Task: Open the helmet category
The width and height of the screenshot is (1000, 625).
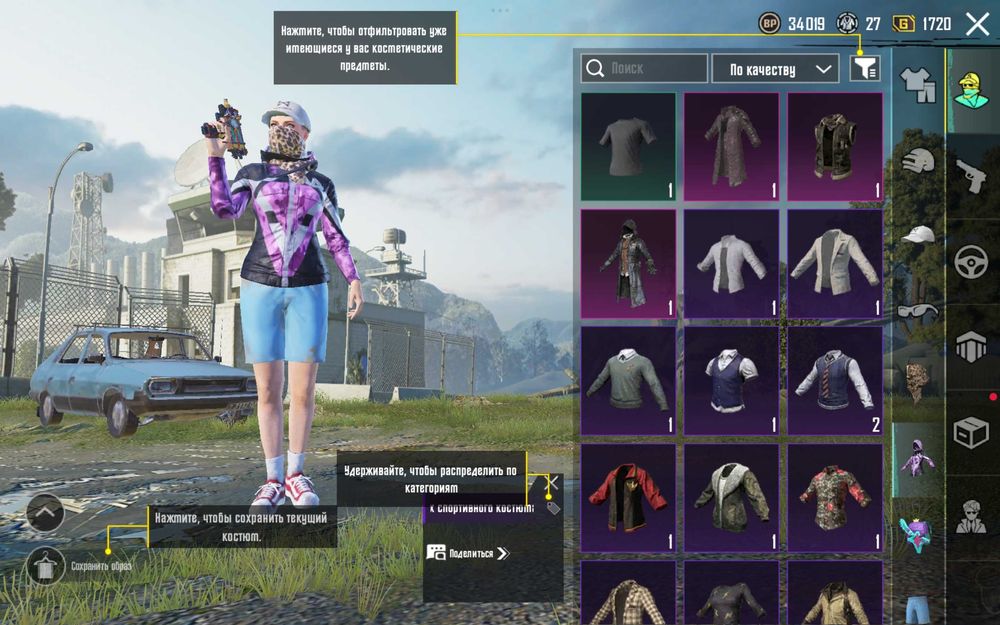Action: (x=918, y=161)
